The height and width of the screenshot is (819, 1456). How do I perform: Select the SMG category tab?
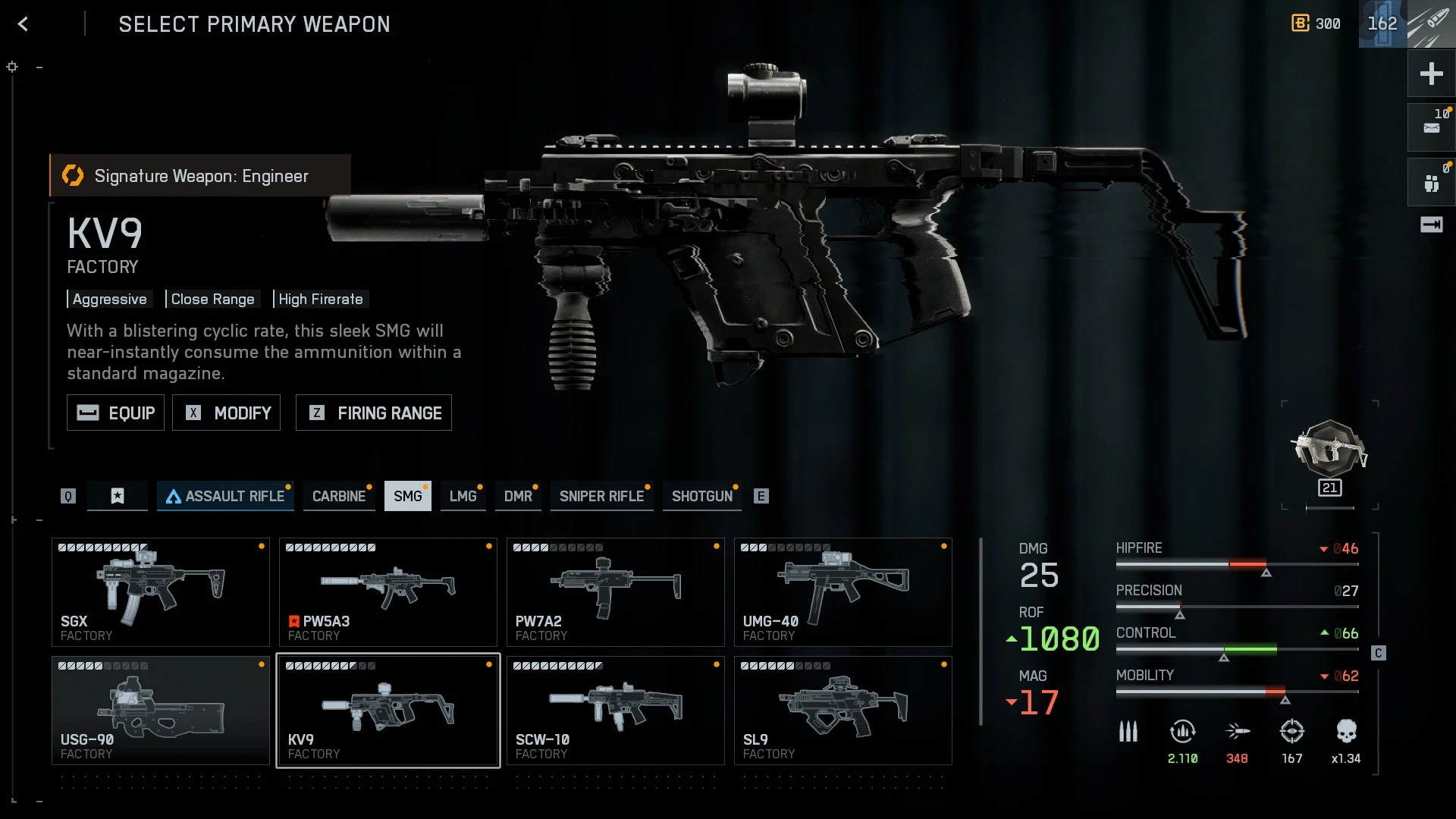click(x=407, y=496)
